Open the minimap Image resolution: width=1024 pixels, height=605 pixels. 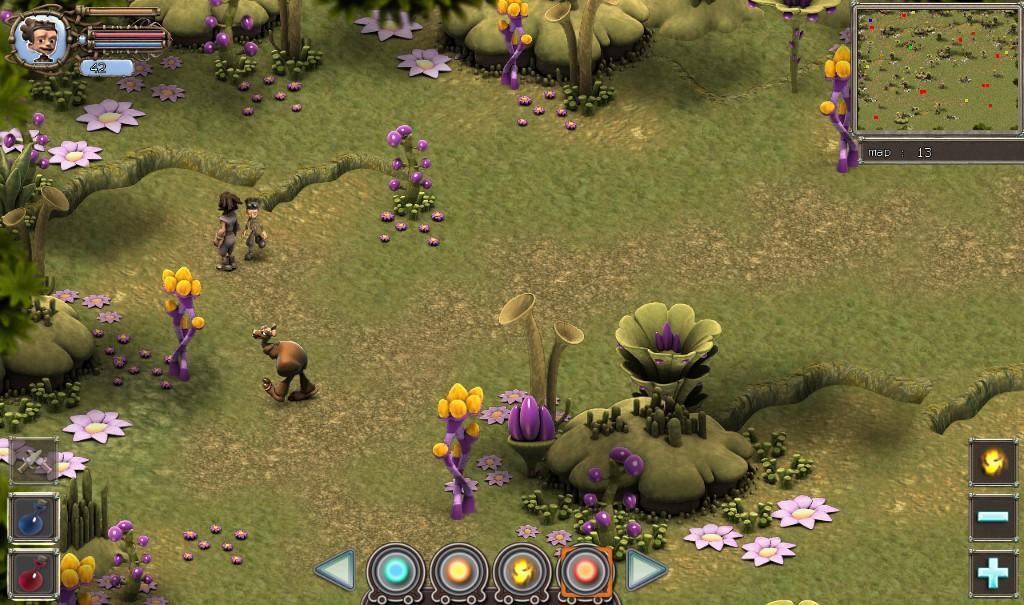pyautogui.click(x=937, y=70)
